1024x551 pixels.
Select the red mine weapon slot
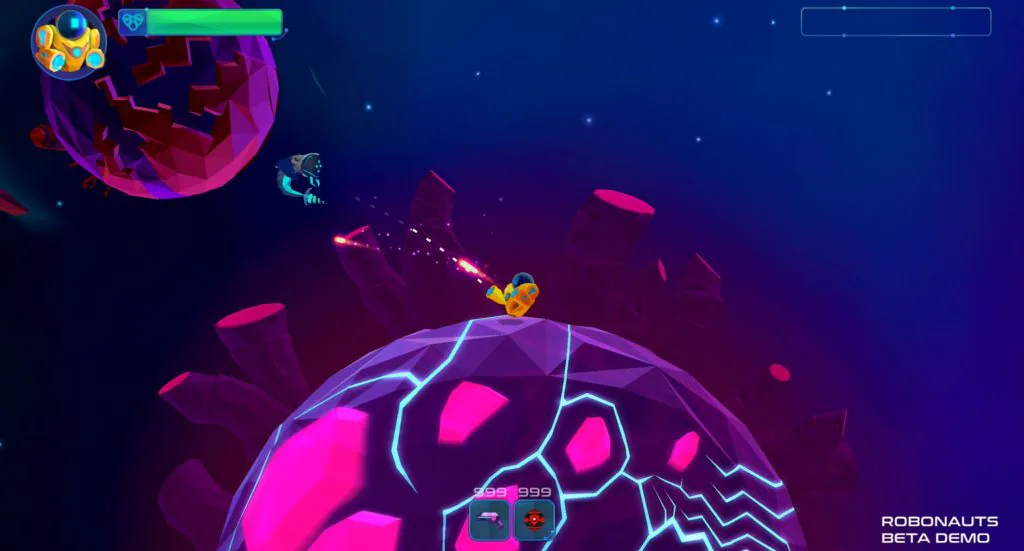pyautogui.click(x=534, y=520)
